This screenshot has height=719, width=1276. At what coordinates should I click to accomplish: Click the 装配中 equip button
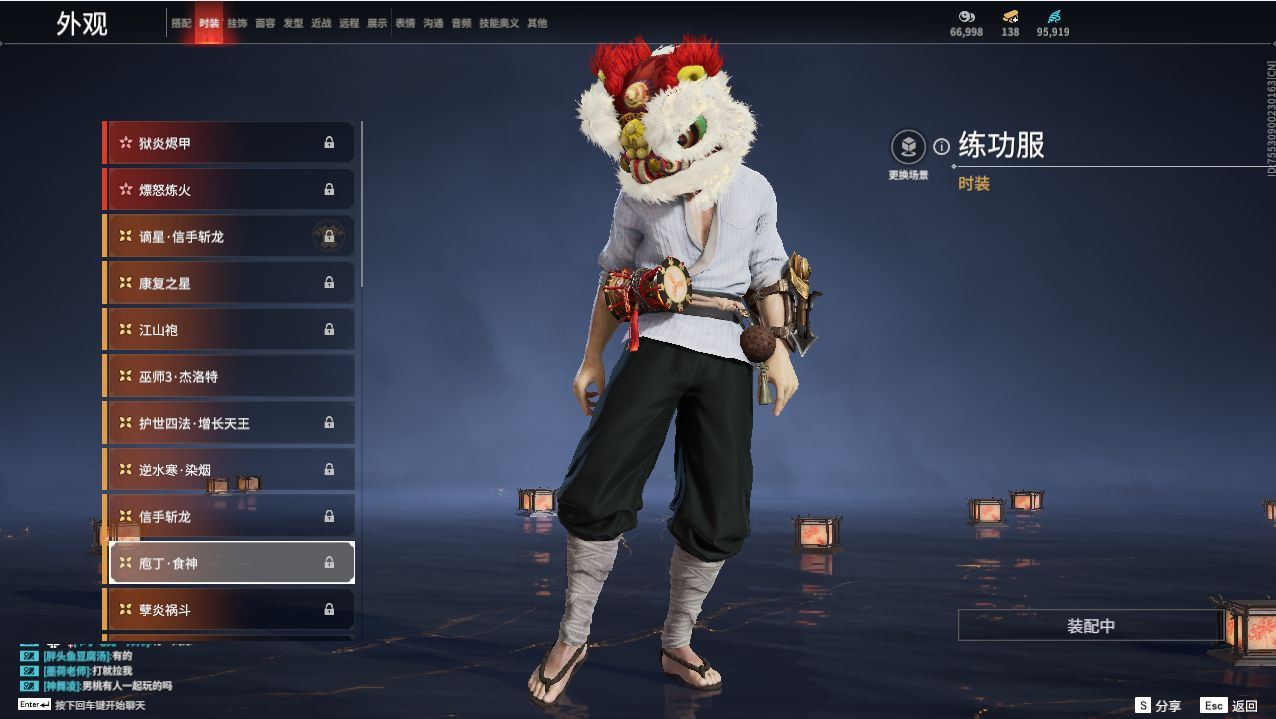[1090, 626]
